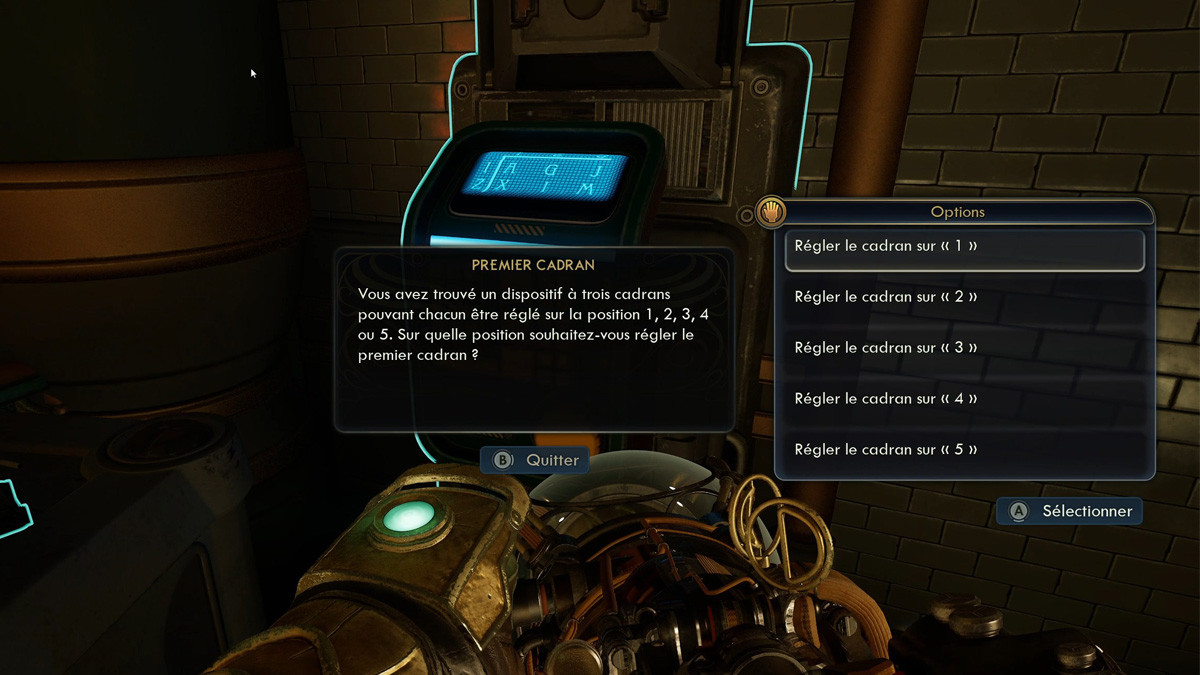Set the first dial to position 4
This screenshot has width=1200, height=675.
964,399
